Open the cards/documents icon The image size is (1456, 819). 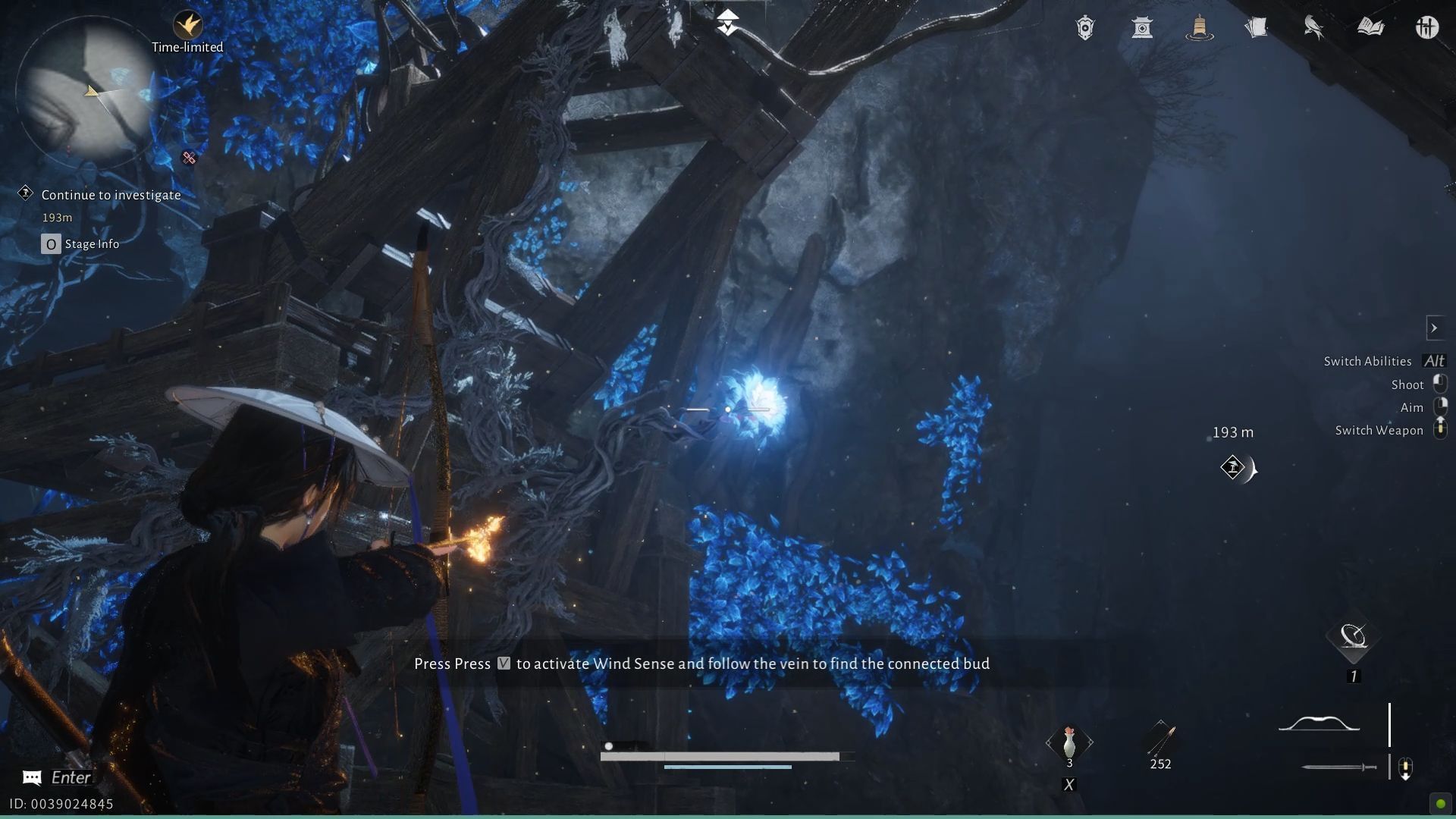coord(1257,27)
